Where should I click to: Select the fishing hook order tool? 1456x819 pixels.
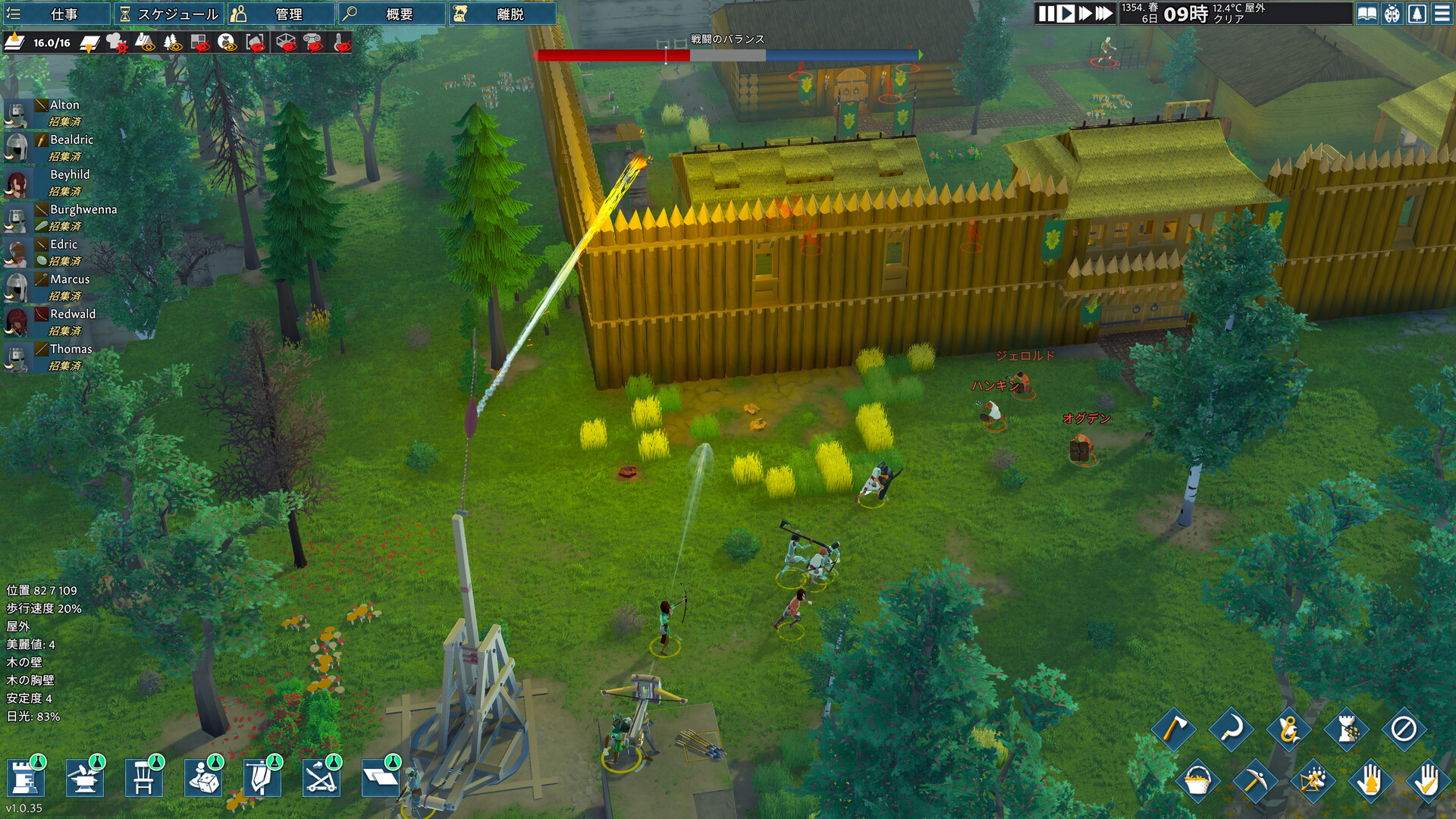1288,730
